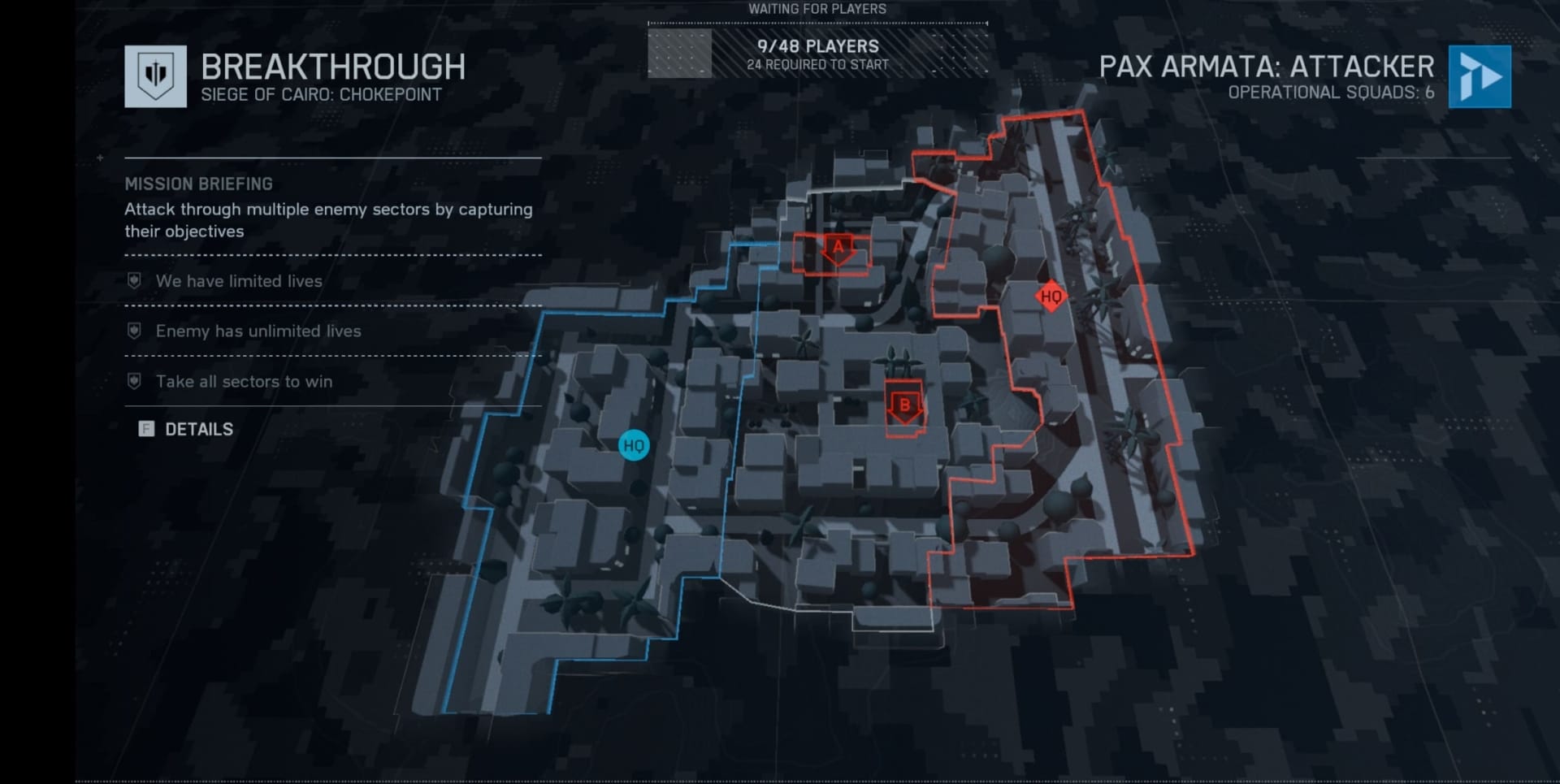Viewport: 1560px width, 784px height.
Task: Click the hatched pattern beside the player counter
Action: point(679,54)
